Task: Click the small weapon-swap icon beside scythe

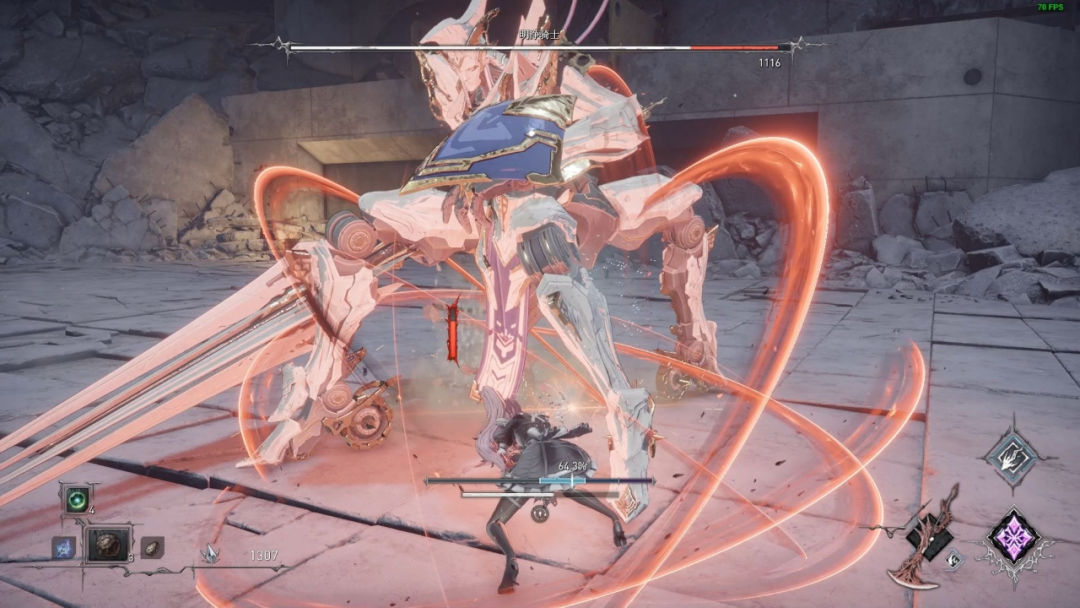Action: [956, 560]
